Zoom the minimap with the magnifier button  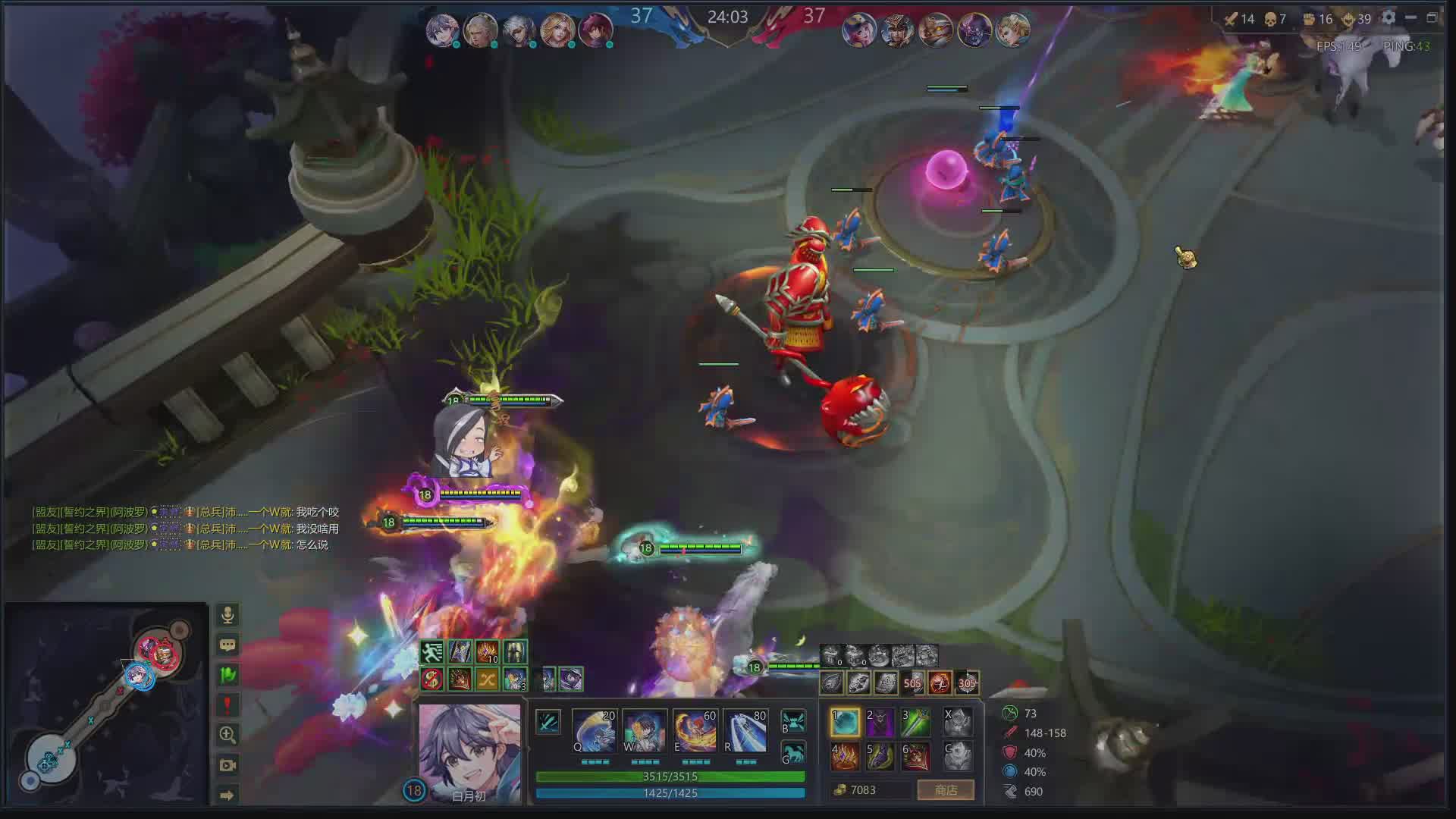(227, 735)
